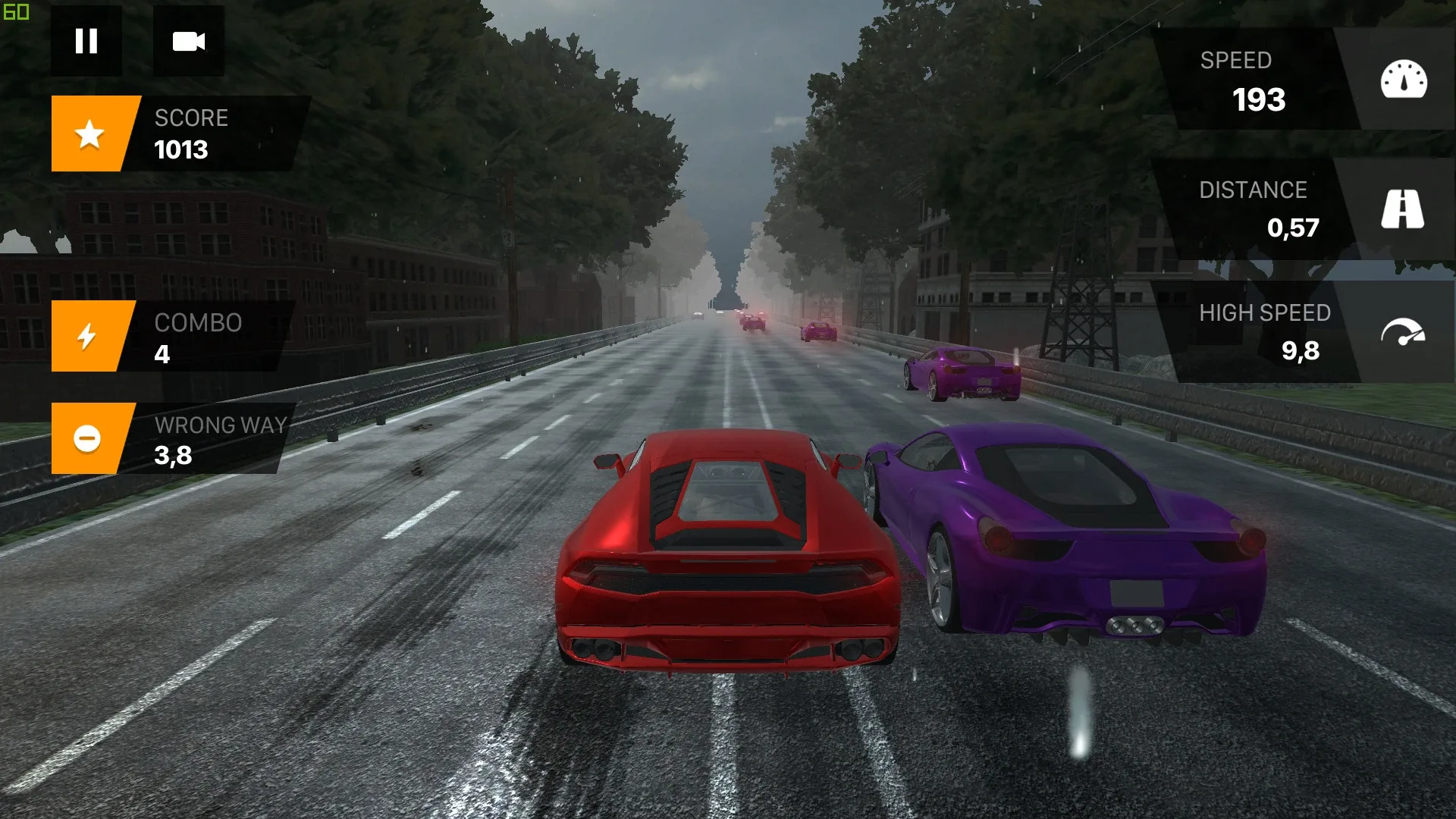Select the HIGH SPEED value 9,8
Screen dimensions: 1456x819
pyautogui.click(x=1300, y=351)
